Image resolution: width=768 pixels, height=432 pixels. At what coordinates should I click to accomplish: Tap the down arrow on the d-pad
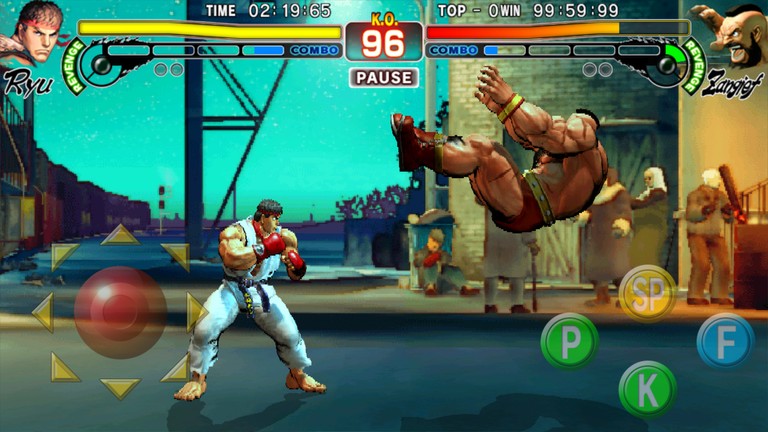[120, 387]
